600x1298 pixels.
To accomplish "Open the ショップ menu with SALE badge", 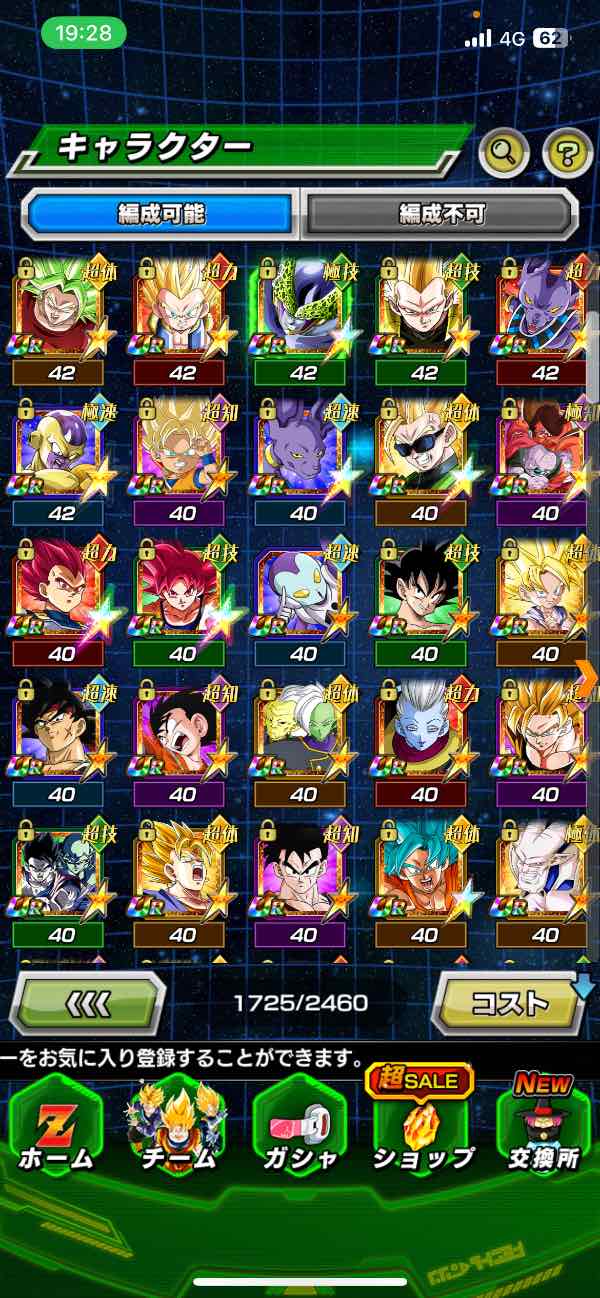I will [424, 1125].
